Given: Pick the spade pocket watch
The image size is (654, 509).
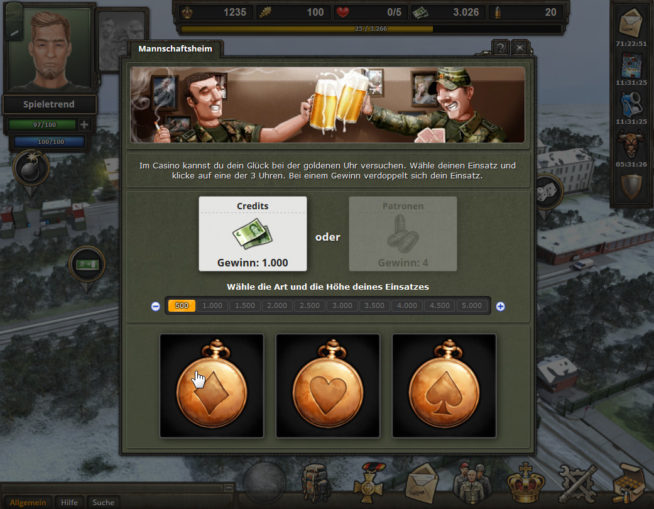Looking at the screenshot, I should point(444,385).
